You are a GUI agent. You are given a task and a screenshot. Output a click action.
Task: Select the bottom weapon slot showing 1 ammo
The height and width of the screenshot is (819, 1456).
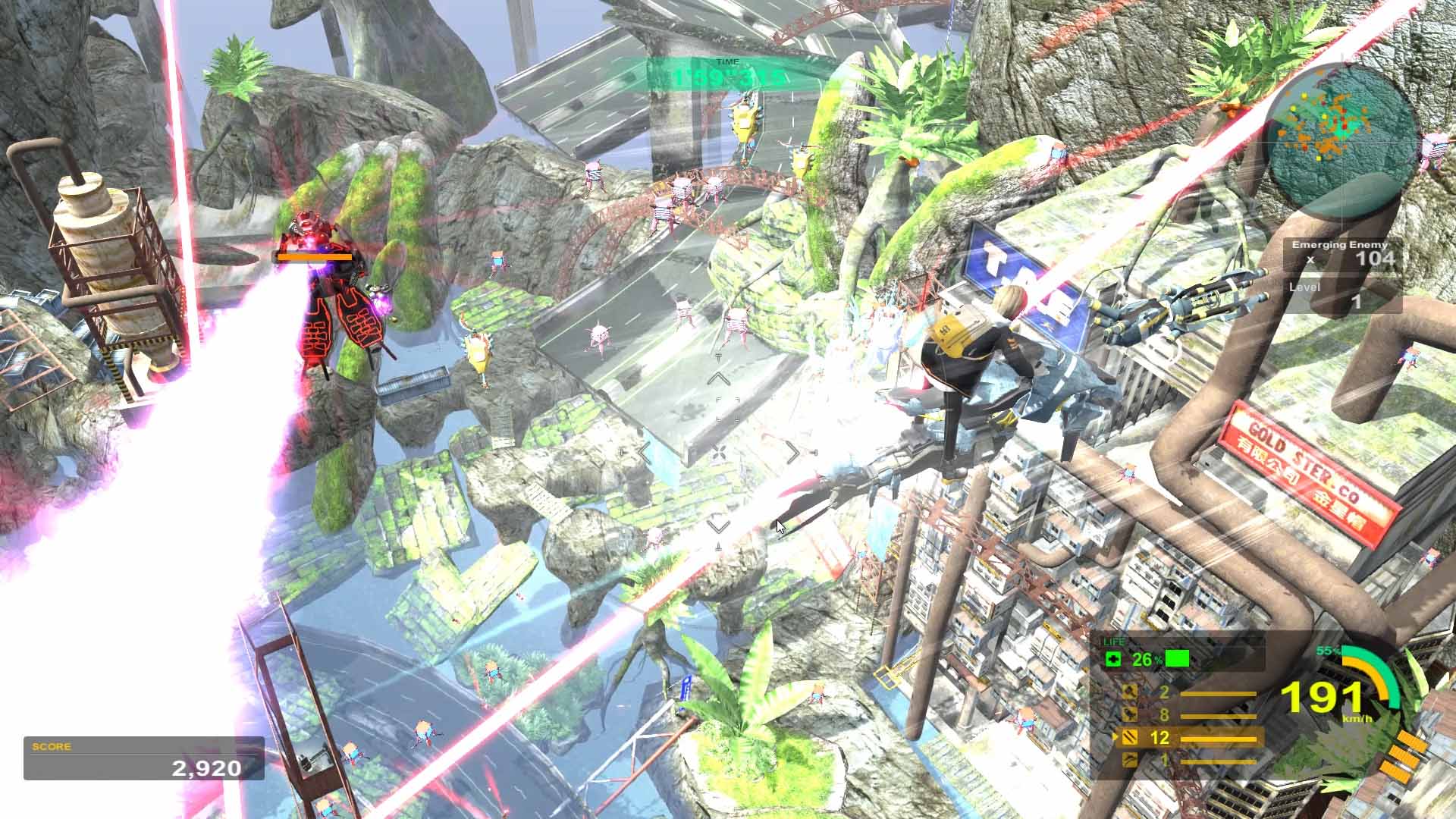click(1130, 761)
